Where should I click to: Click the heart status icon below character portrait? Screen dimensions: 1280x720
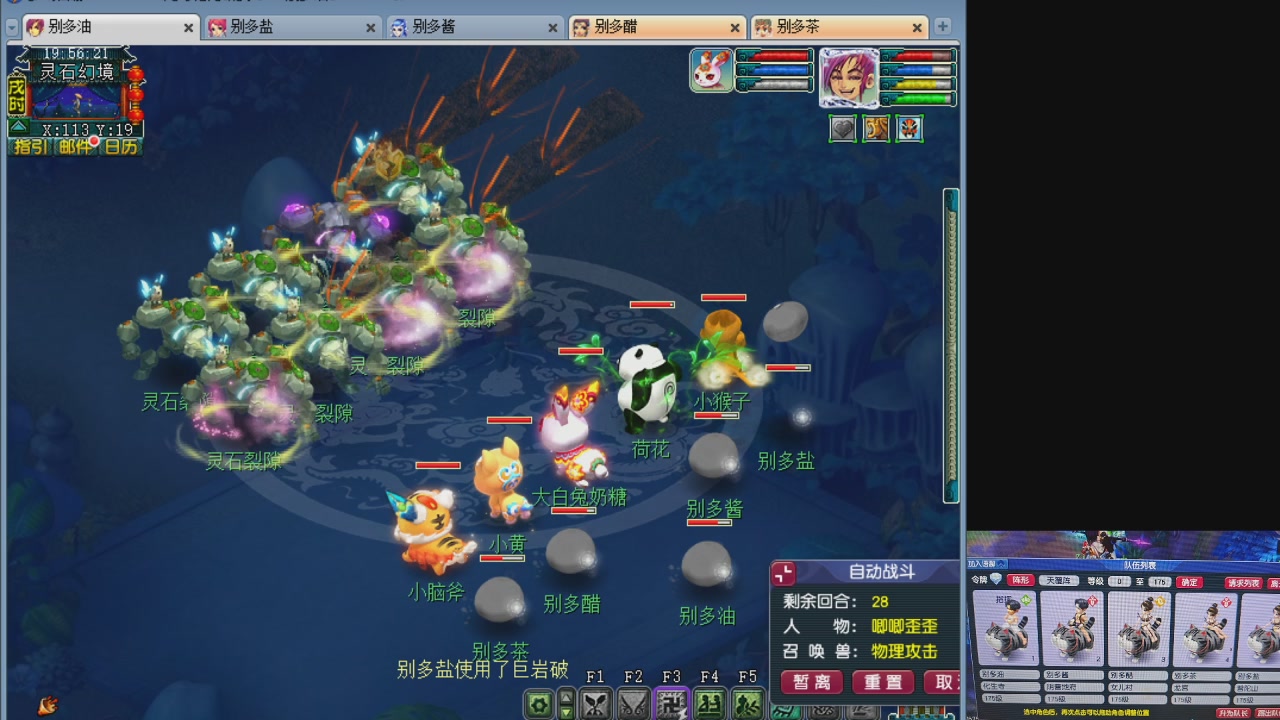(842, 129)
